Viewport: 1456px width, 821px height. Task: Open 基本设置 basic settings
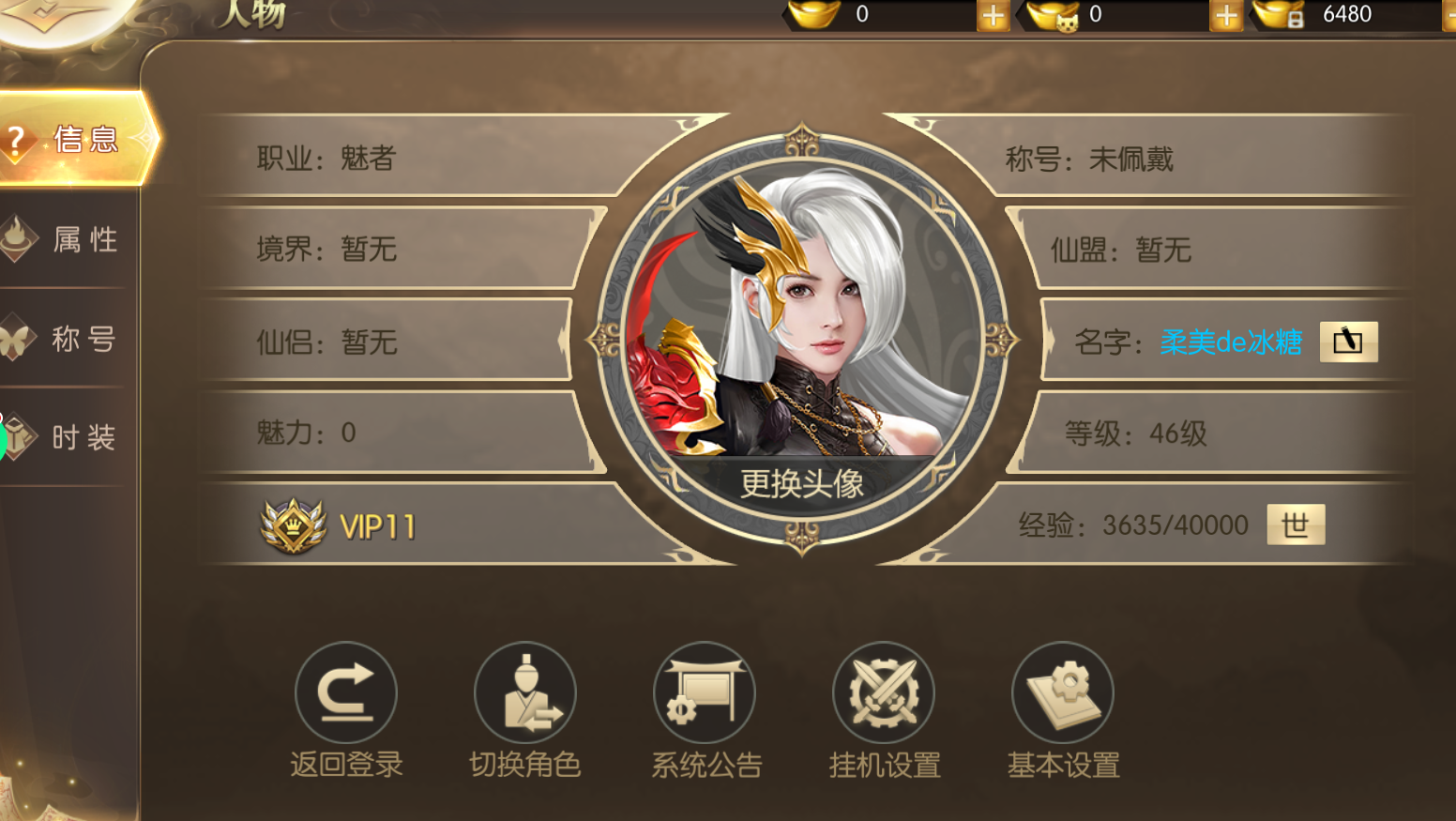[x=1063, y=694]
